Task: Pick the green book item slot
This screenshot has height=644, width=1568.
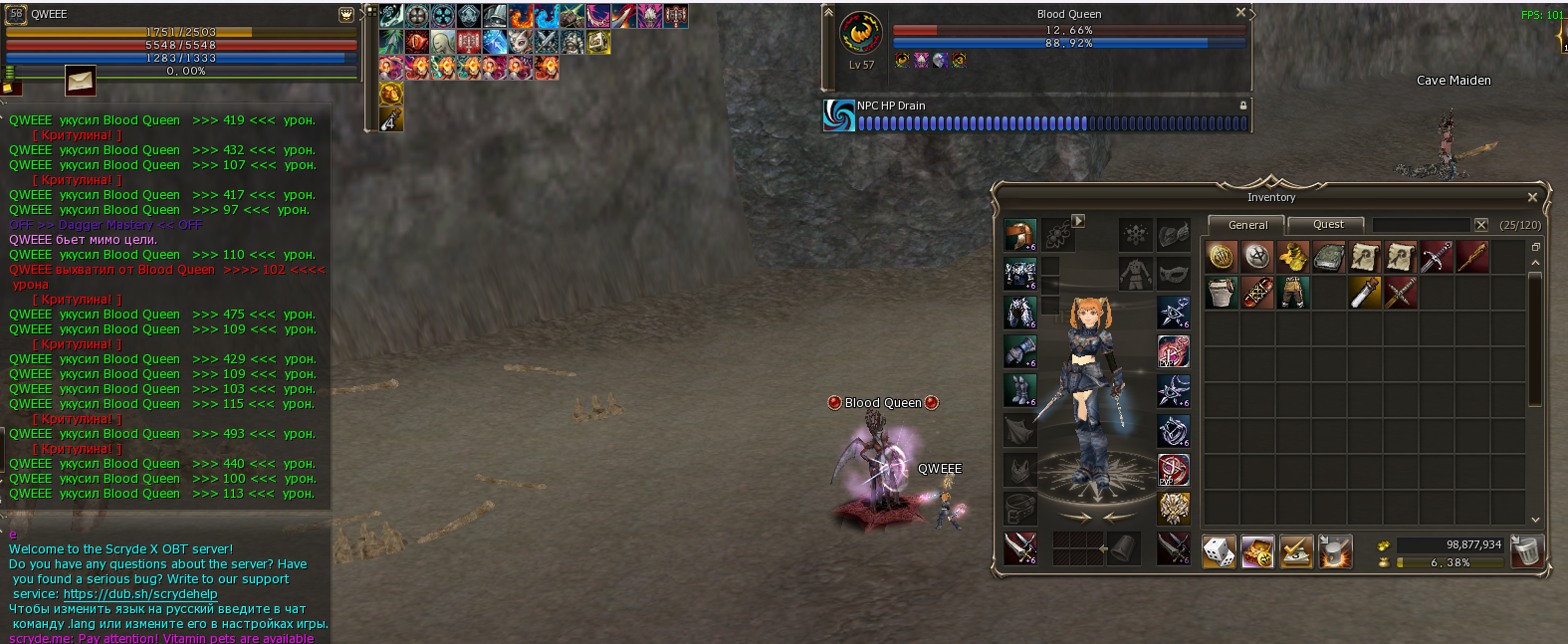Action: (x=1329, y=257)
